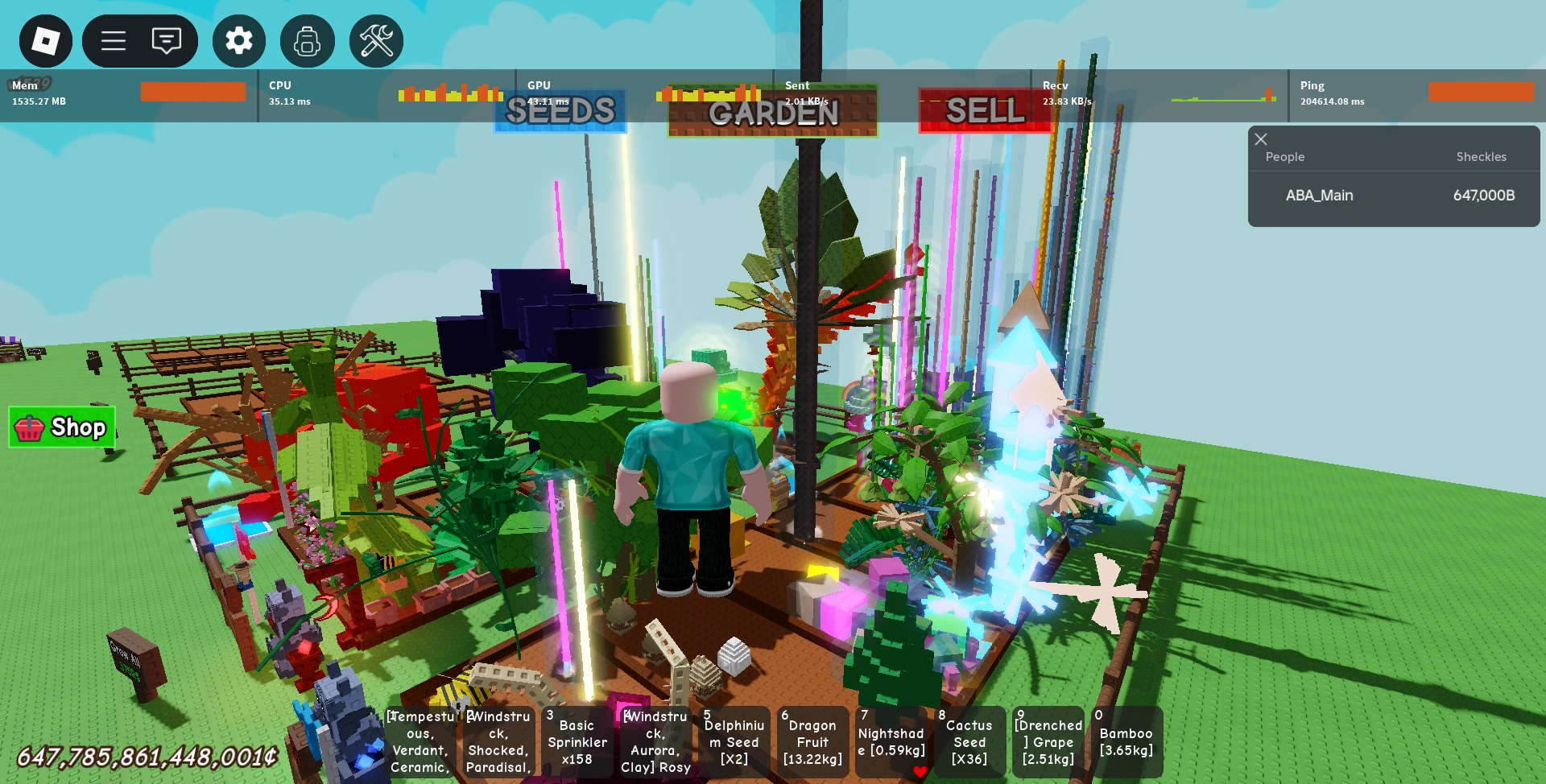
Task: Click the Grow All sign in the garden
Action: 127,656
